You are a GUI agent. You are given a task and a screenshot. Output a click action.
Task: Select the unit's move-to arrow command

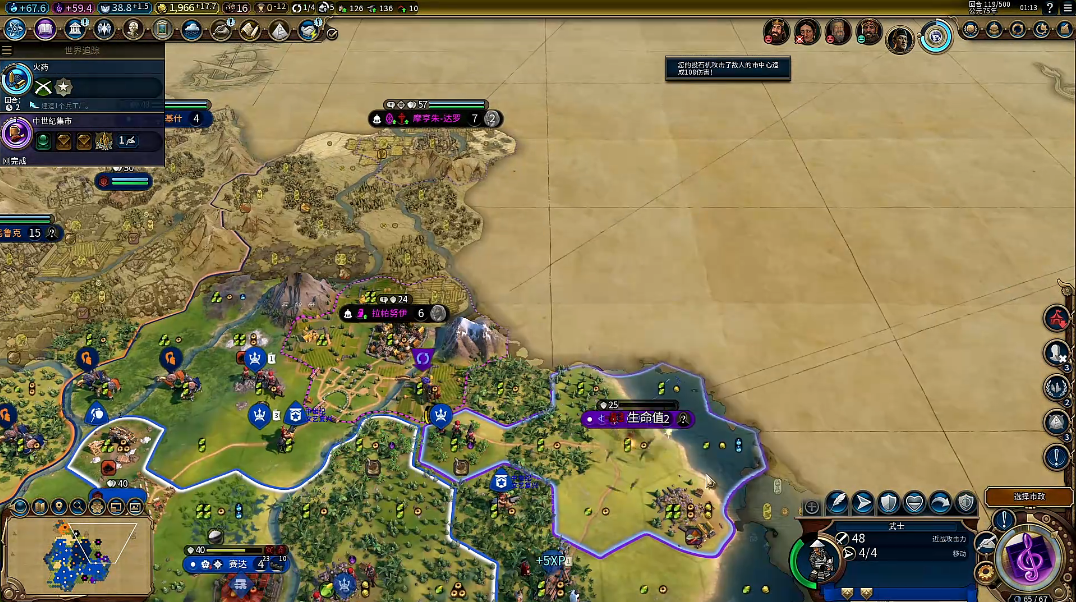tap(863, 503)
